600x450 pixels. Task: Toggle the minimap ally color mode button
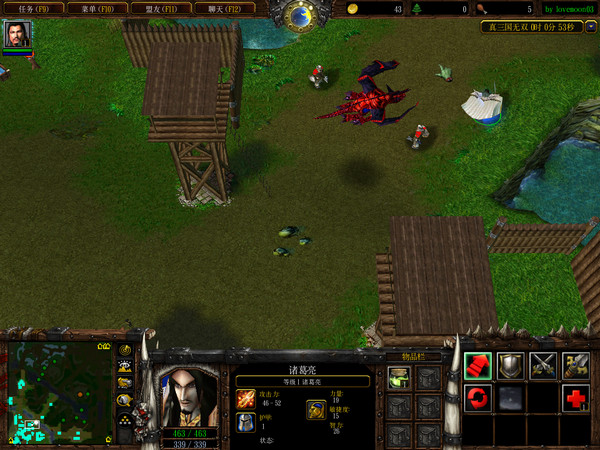click(x=125, y=382)
